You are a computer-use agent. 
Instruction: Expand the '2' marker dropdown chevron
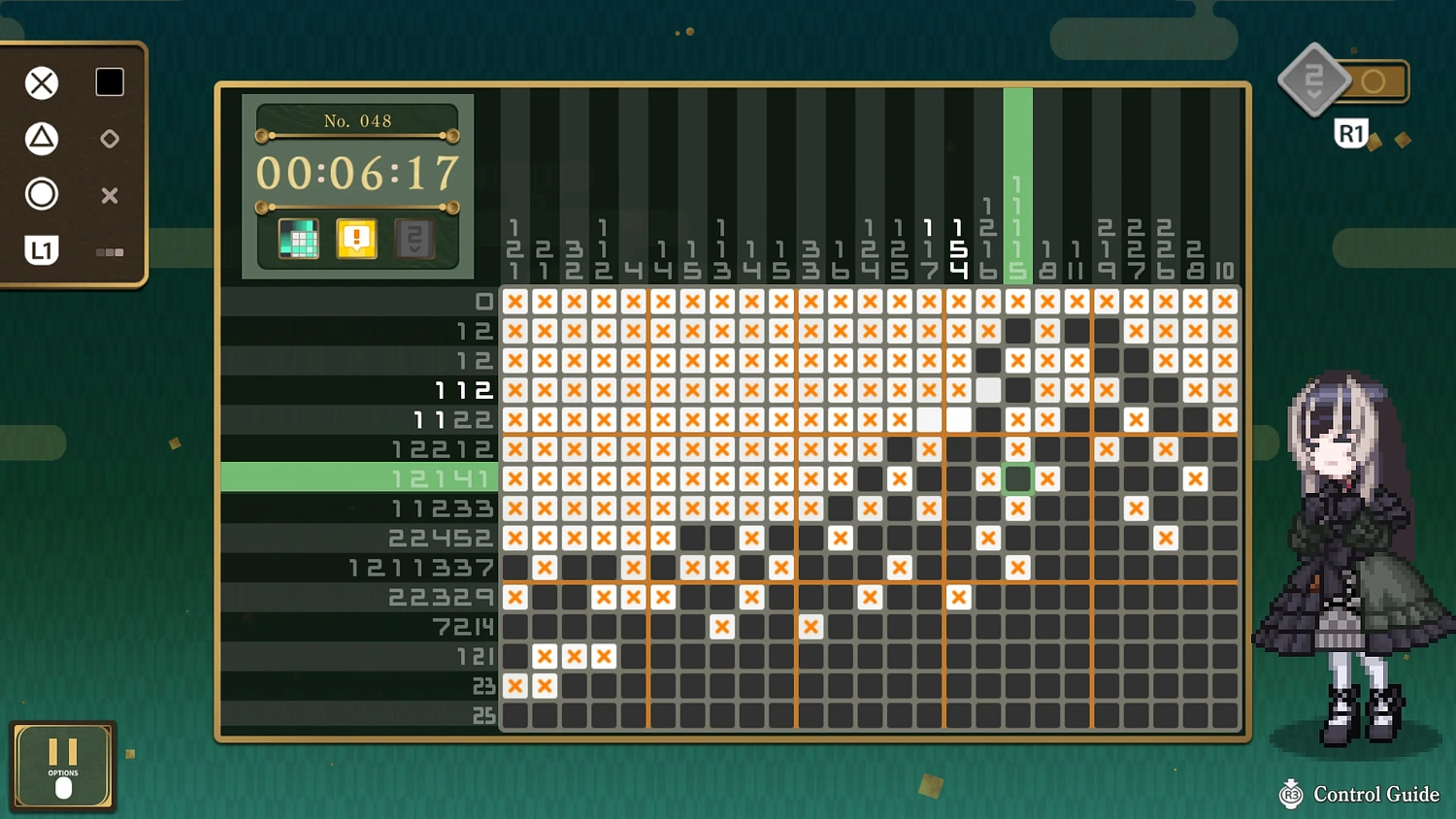(x=413, y=250)
